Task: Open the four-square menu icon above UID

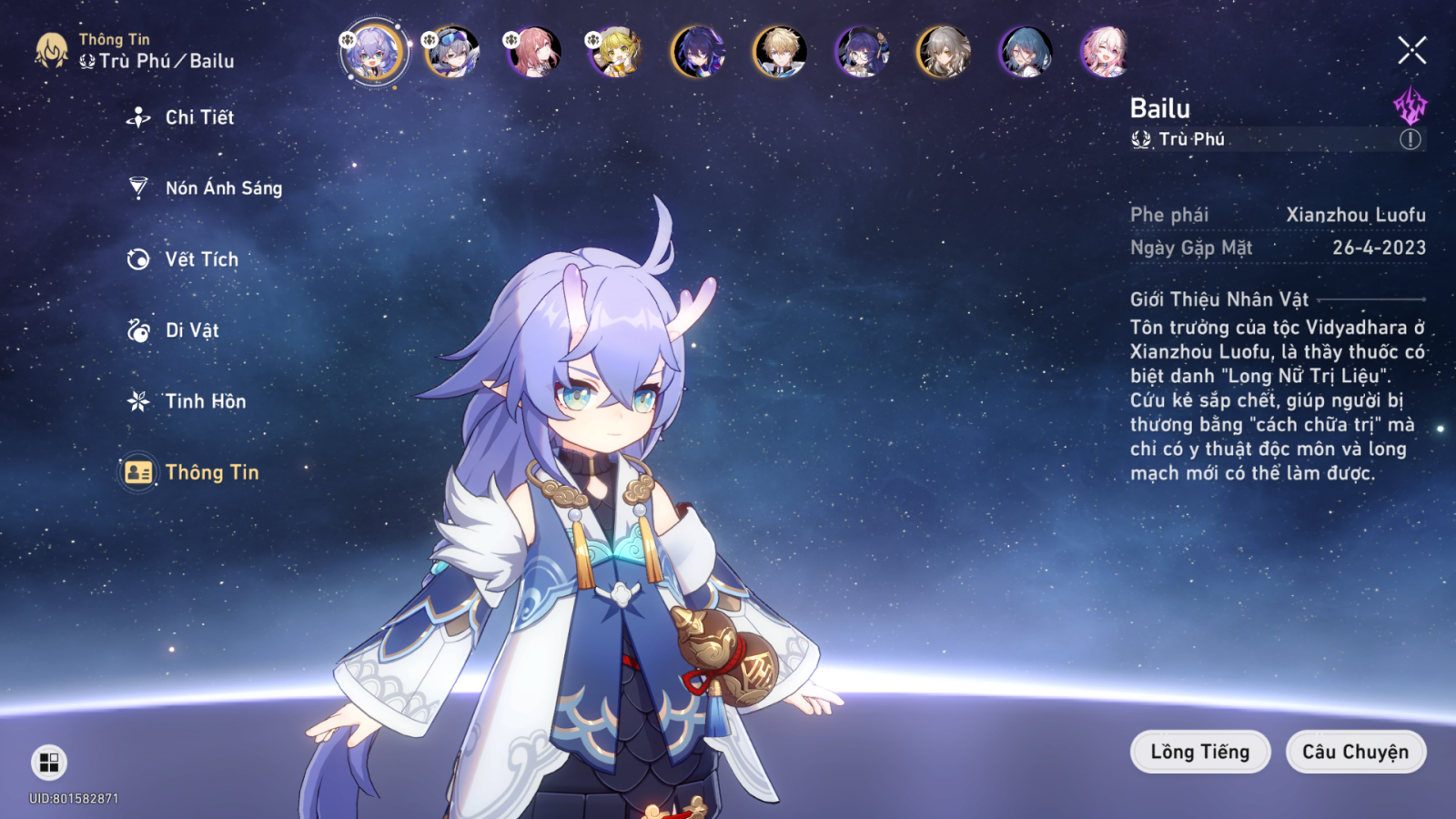Action: click(x=49, y=763)
